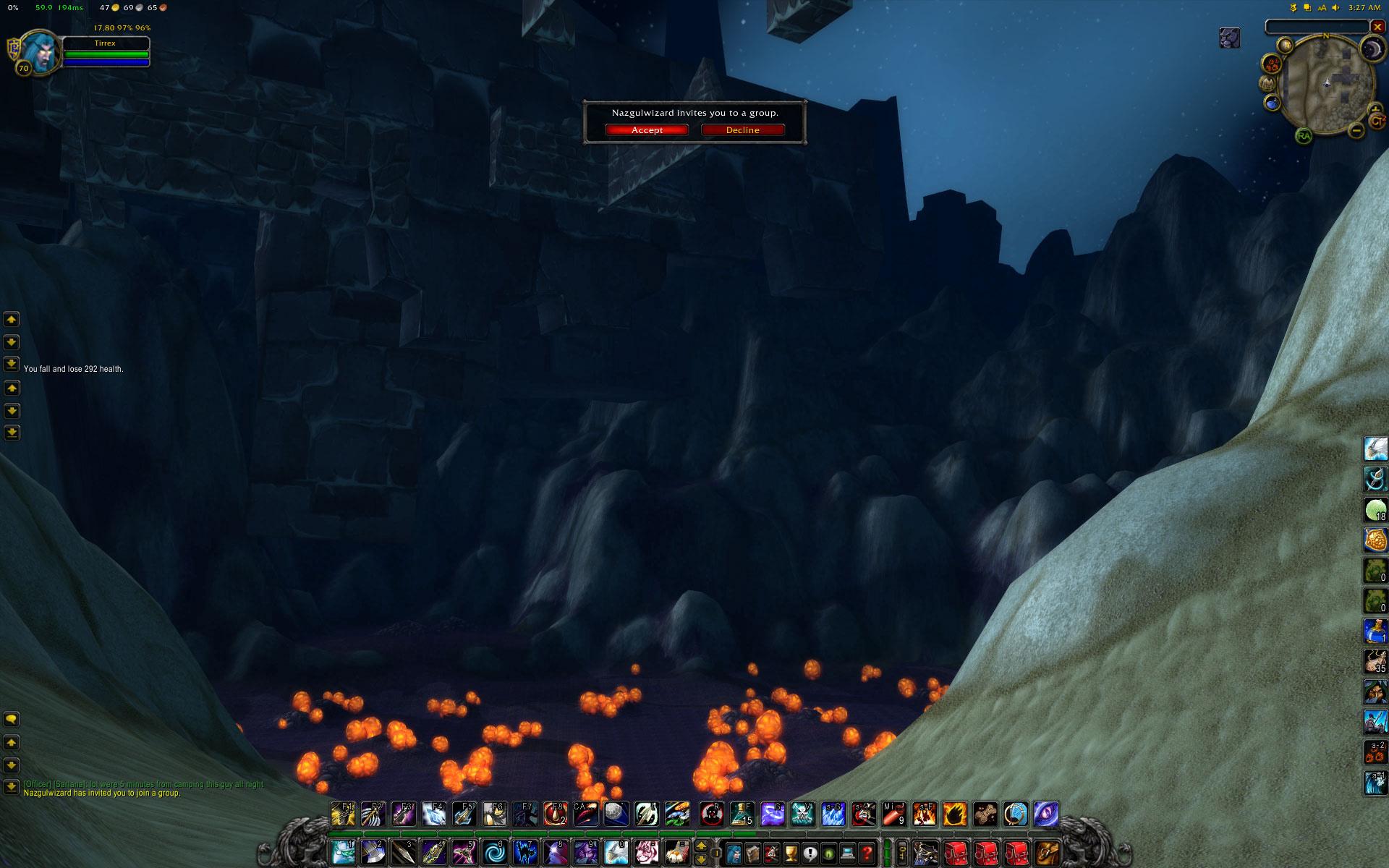Open the green RA minimap button
This screenshot has width=1389, height=868.
pos(1304,135)
